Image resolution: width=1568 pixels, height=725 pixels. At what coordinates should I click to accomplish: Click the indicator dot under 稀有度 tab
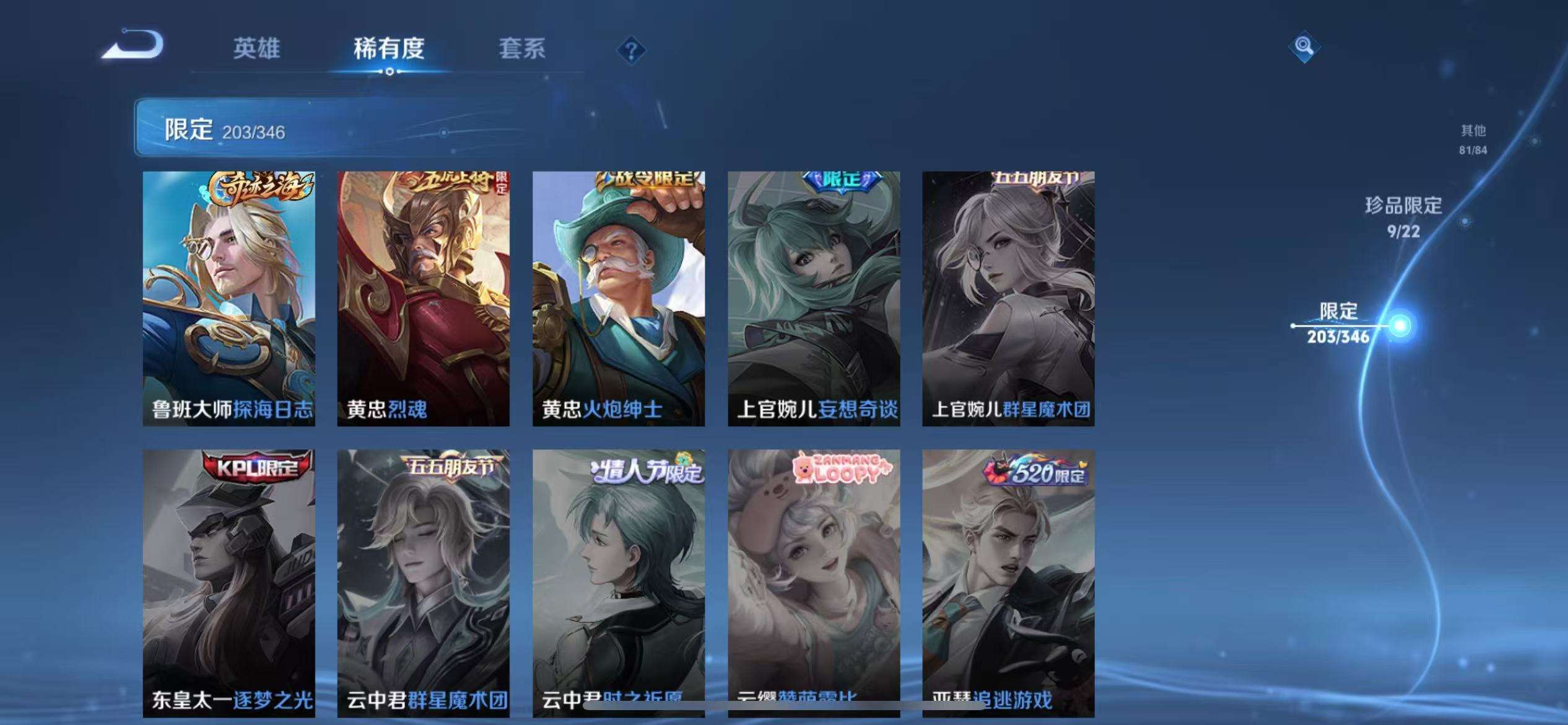(390, 72)
